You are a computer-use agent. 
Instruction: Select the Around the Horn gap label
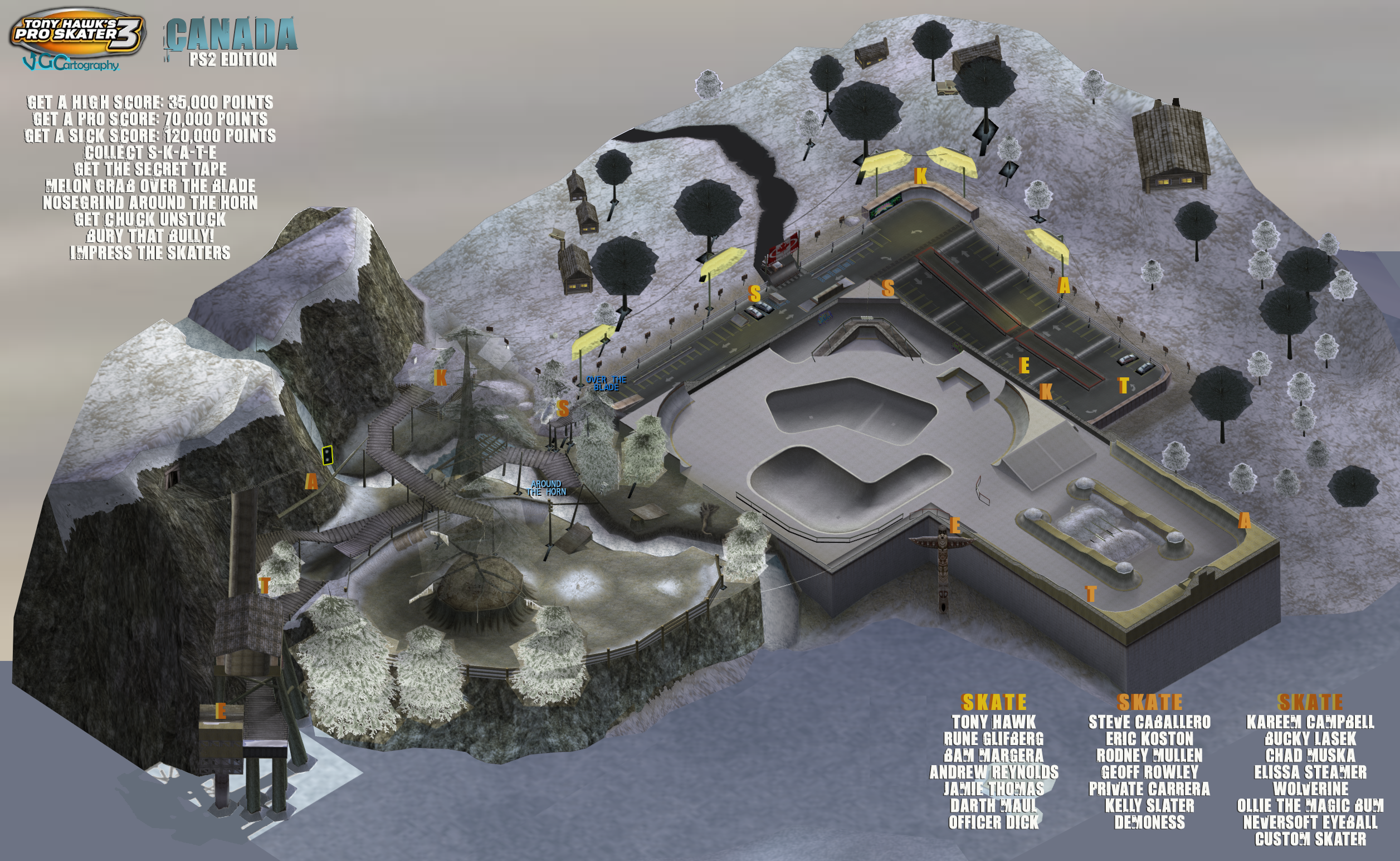pyautogui.click(x=547, y=488)
